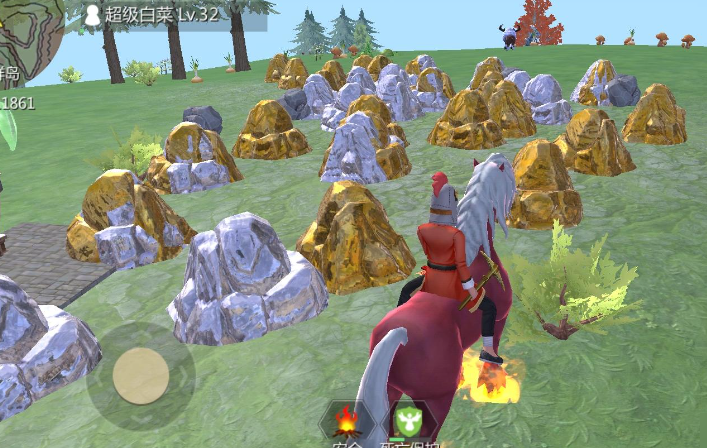Image resolution: width=707 pixels, height=448 pixels.
Task: Tap the 超级白菜 Lv.32 player name bar
Action: 166,15
